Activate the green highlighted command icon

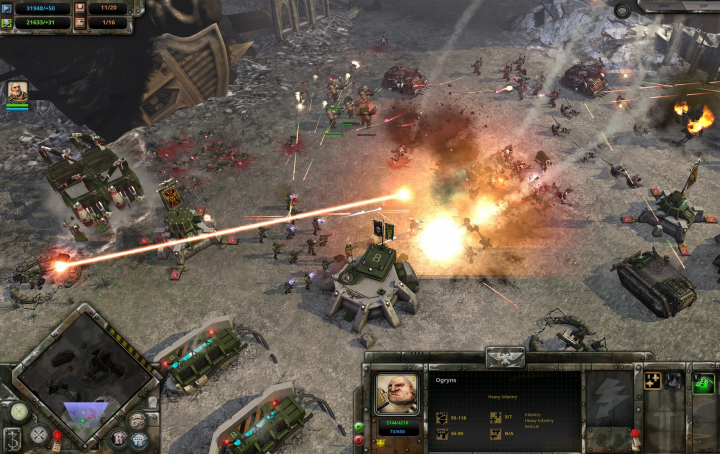704,382
